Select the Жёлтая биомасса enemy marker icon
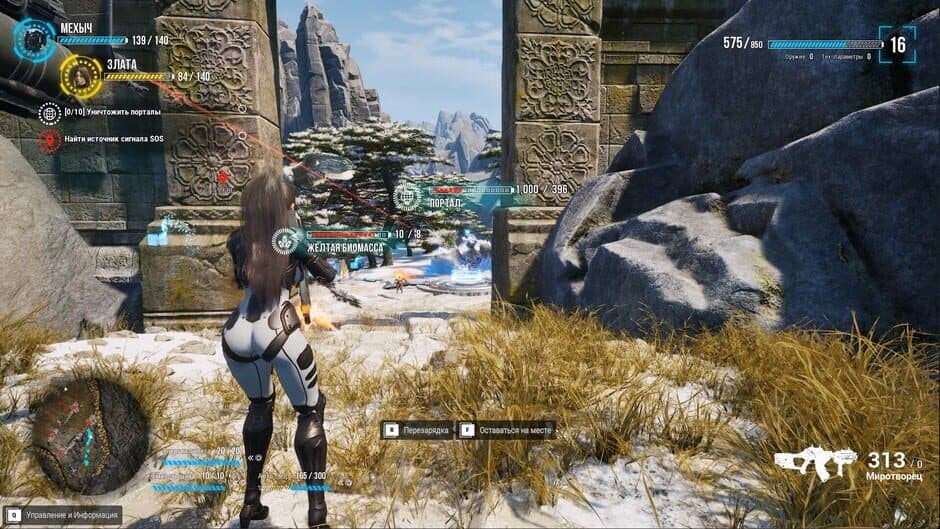This screenshot has height=529, width=940. pyautogui.click(x=284, y=241)
